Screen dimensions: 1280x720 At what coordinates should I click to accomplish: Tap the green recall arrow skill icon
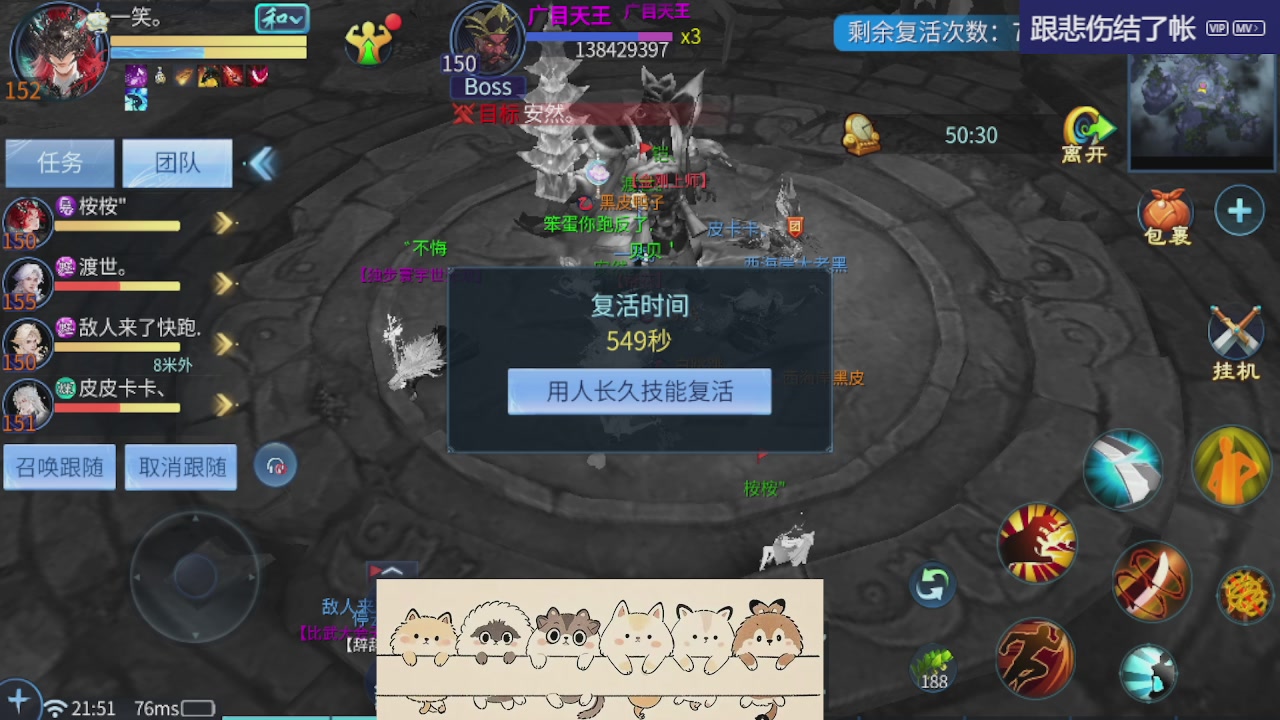(931, 585)
